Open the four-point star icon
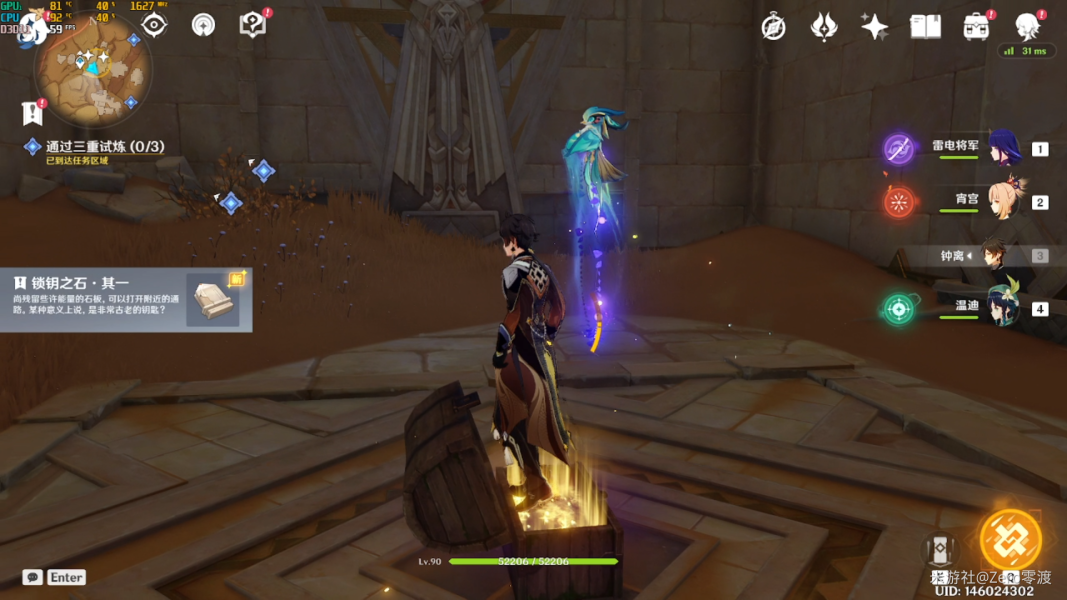This screenshot has height=600, width=1067. coord(874,27)
